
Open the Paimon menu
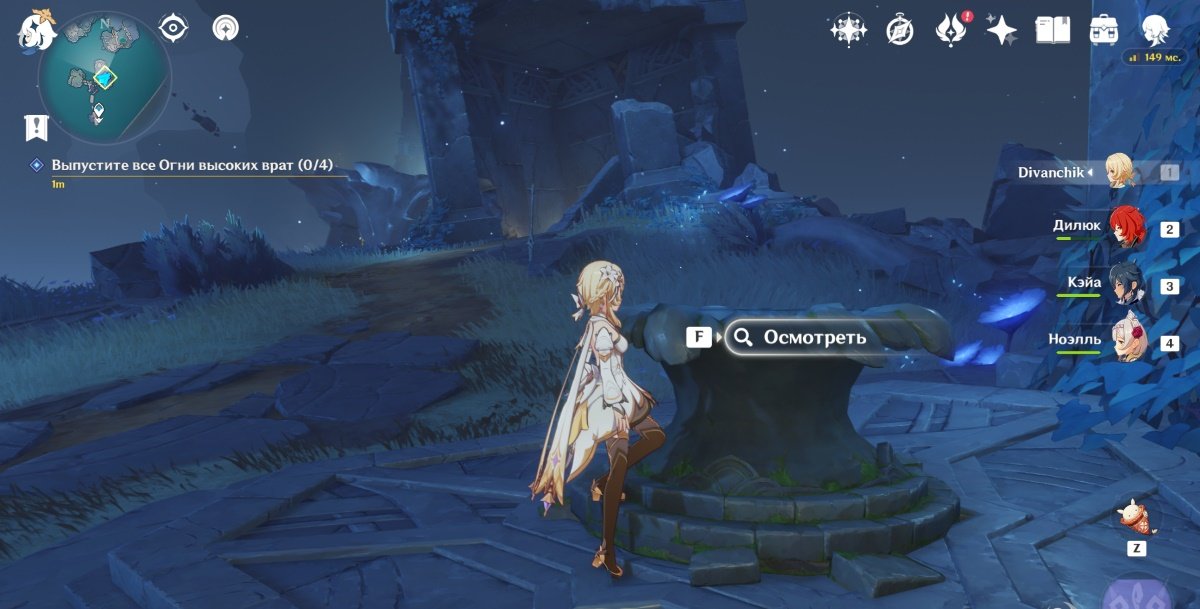pos(35,29)
